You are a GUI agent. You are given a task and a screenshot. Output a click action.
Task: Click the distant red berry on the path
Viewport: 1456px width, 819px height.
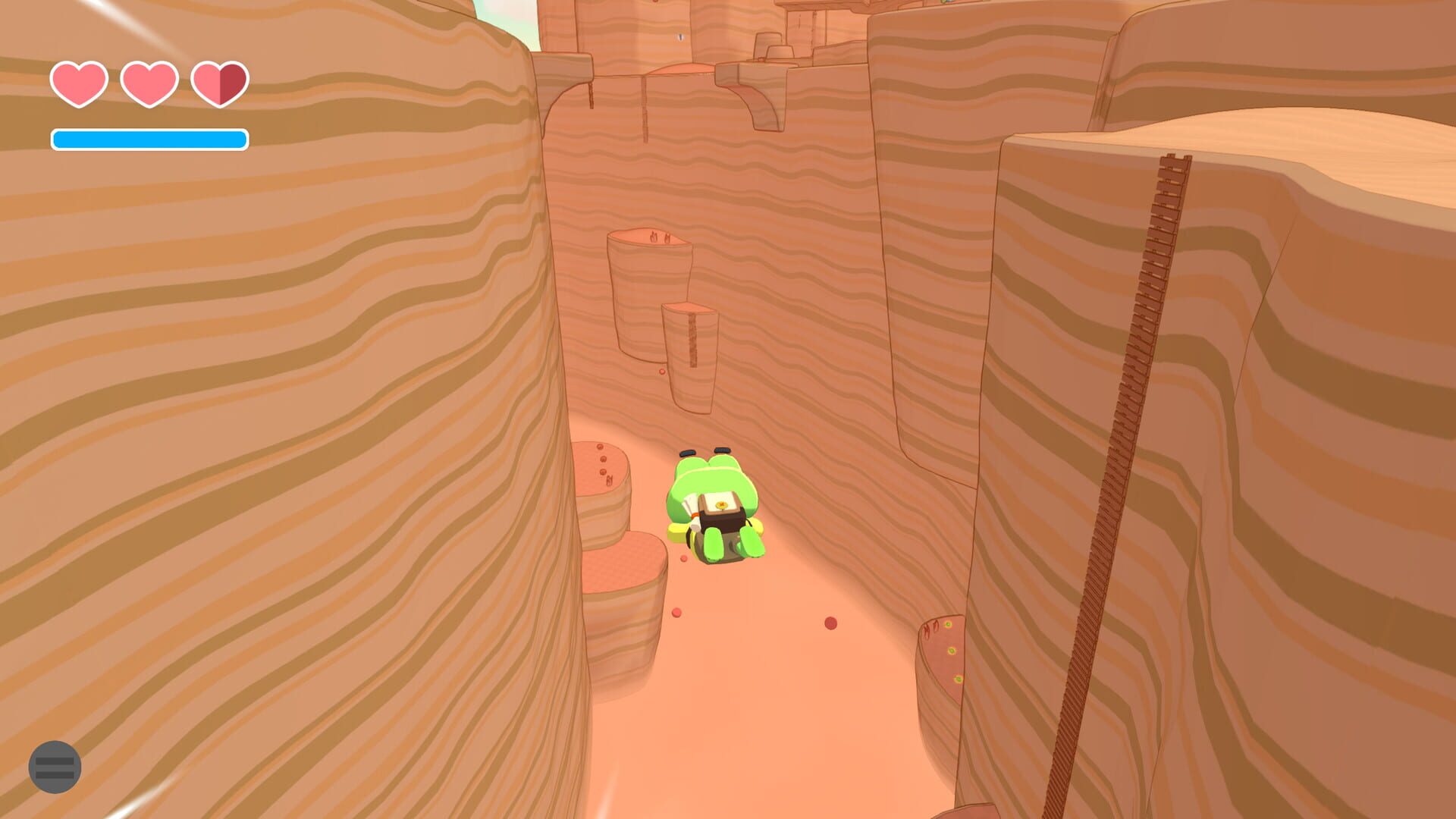[x=832, y=623]
